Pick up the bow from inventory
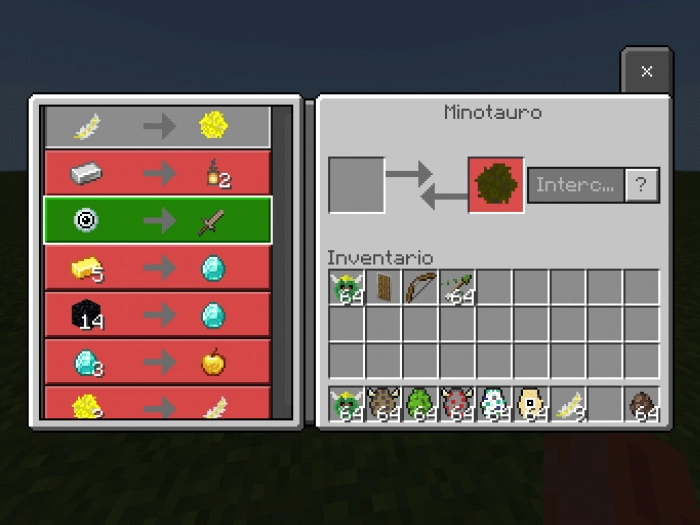The width and height of the screenshot is (700, 525). click(421, 288)
